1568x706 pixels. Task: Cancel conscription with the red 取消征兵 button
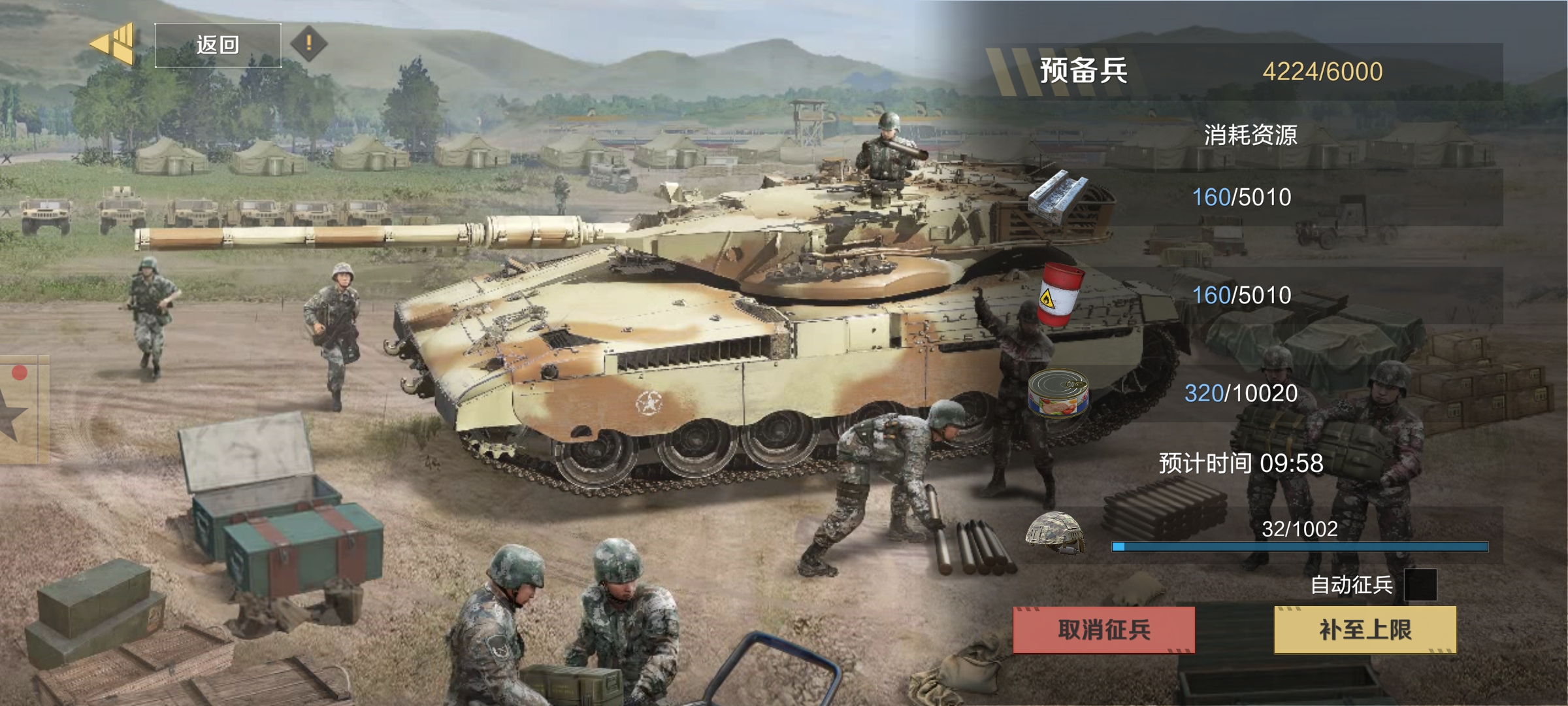click(x=1103, y=630)
